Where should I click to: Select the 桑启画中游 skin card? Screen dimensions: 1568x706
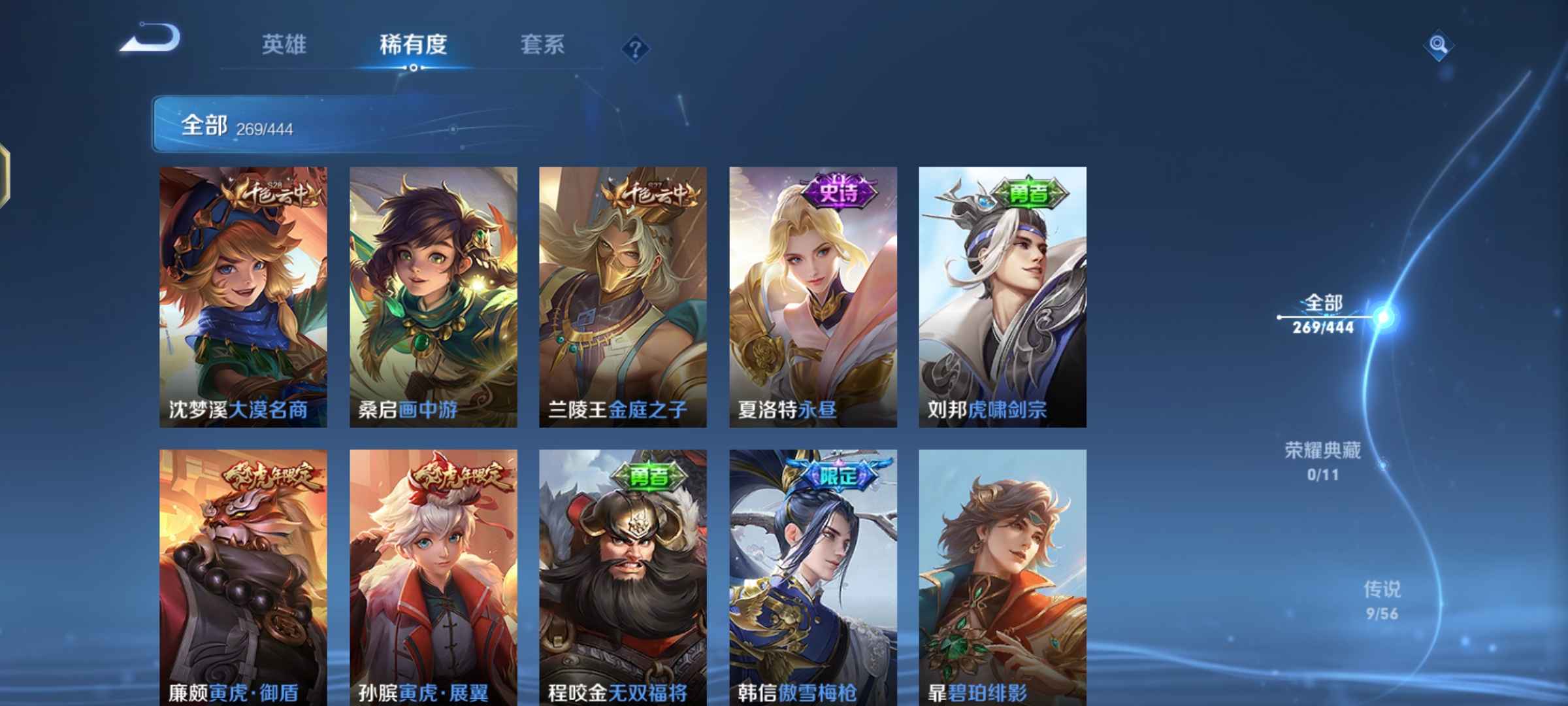coord(433,294)
